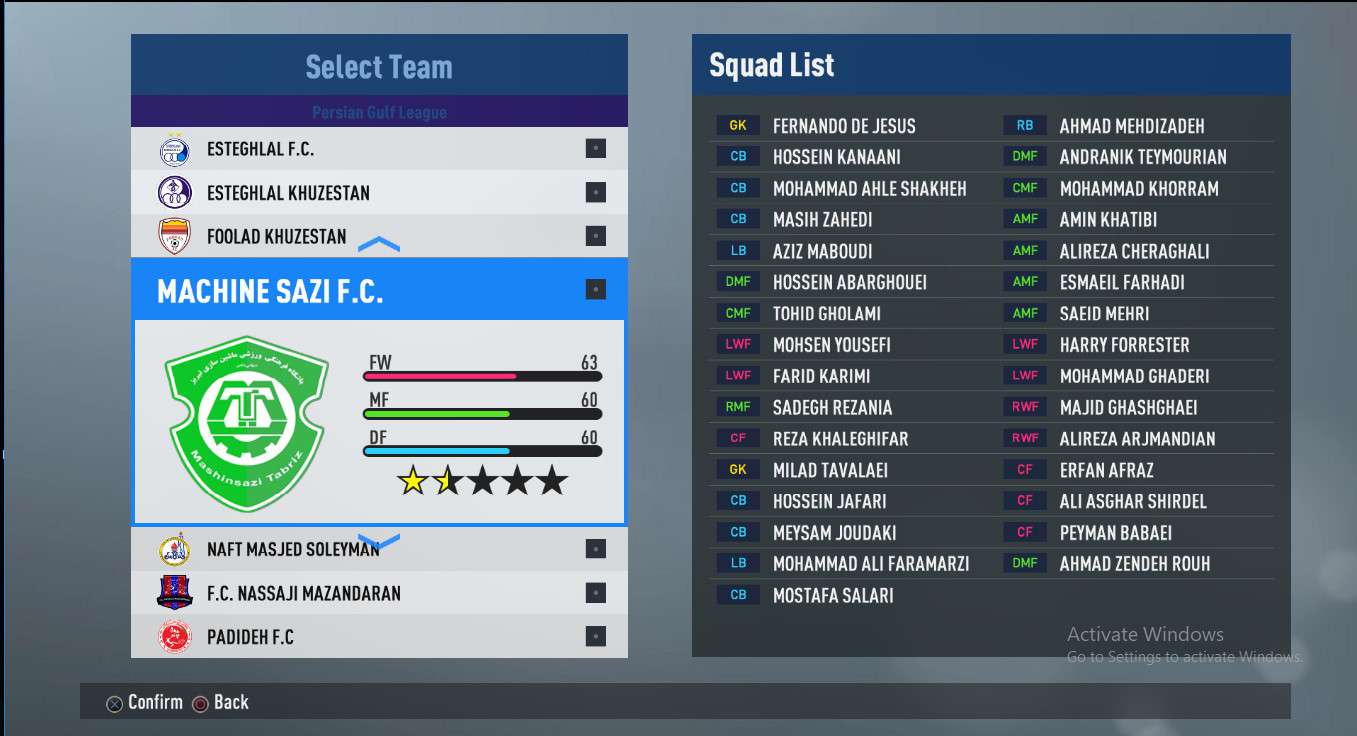This screenshot has height=736, width=1357.
Task: Select Harry Forrester in squad list
Action: 1124,345
